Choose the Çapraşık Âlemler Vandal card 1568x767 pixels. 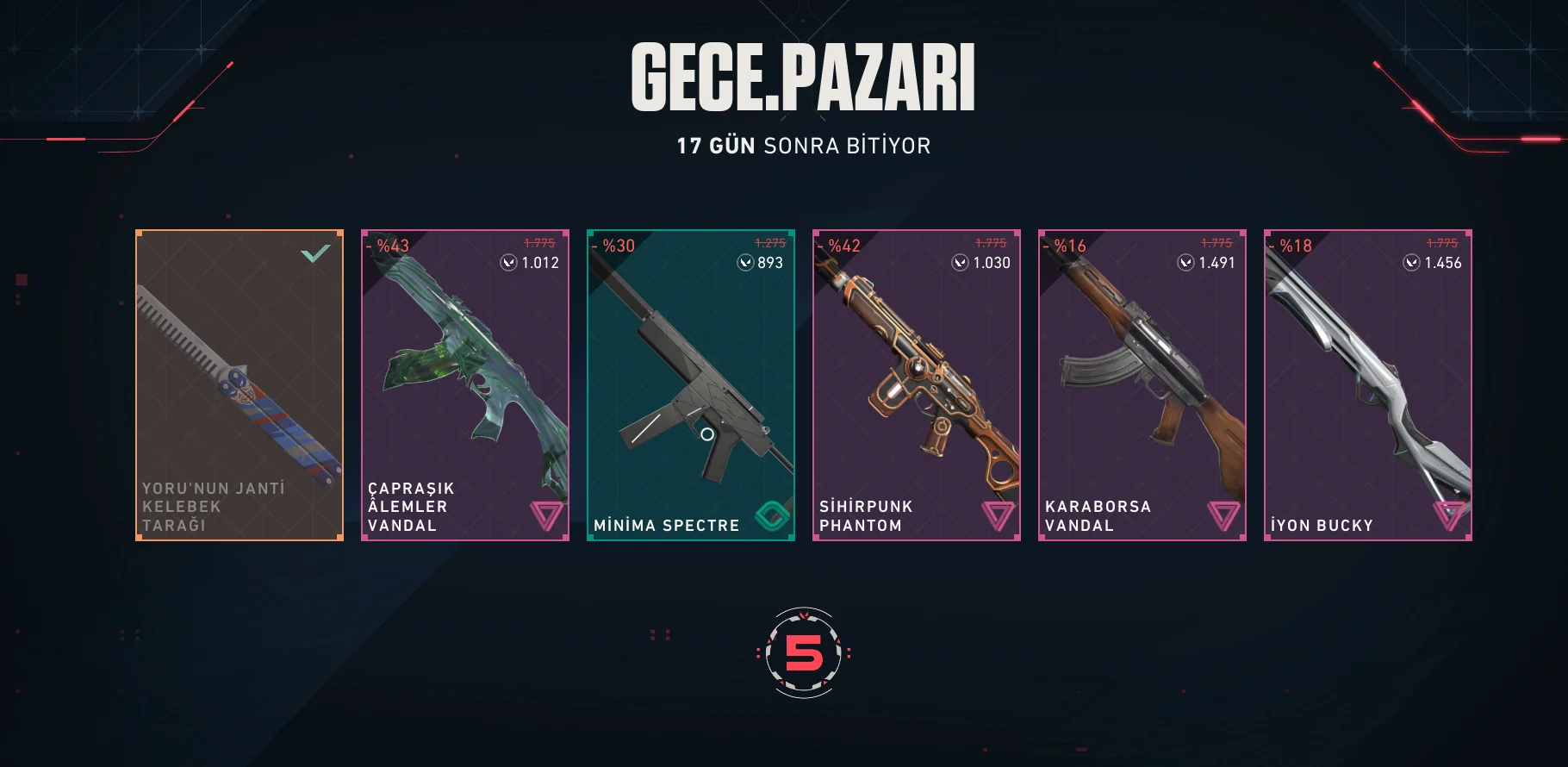(465, 385)
